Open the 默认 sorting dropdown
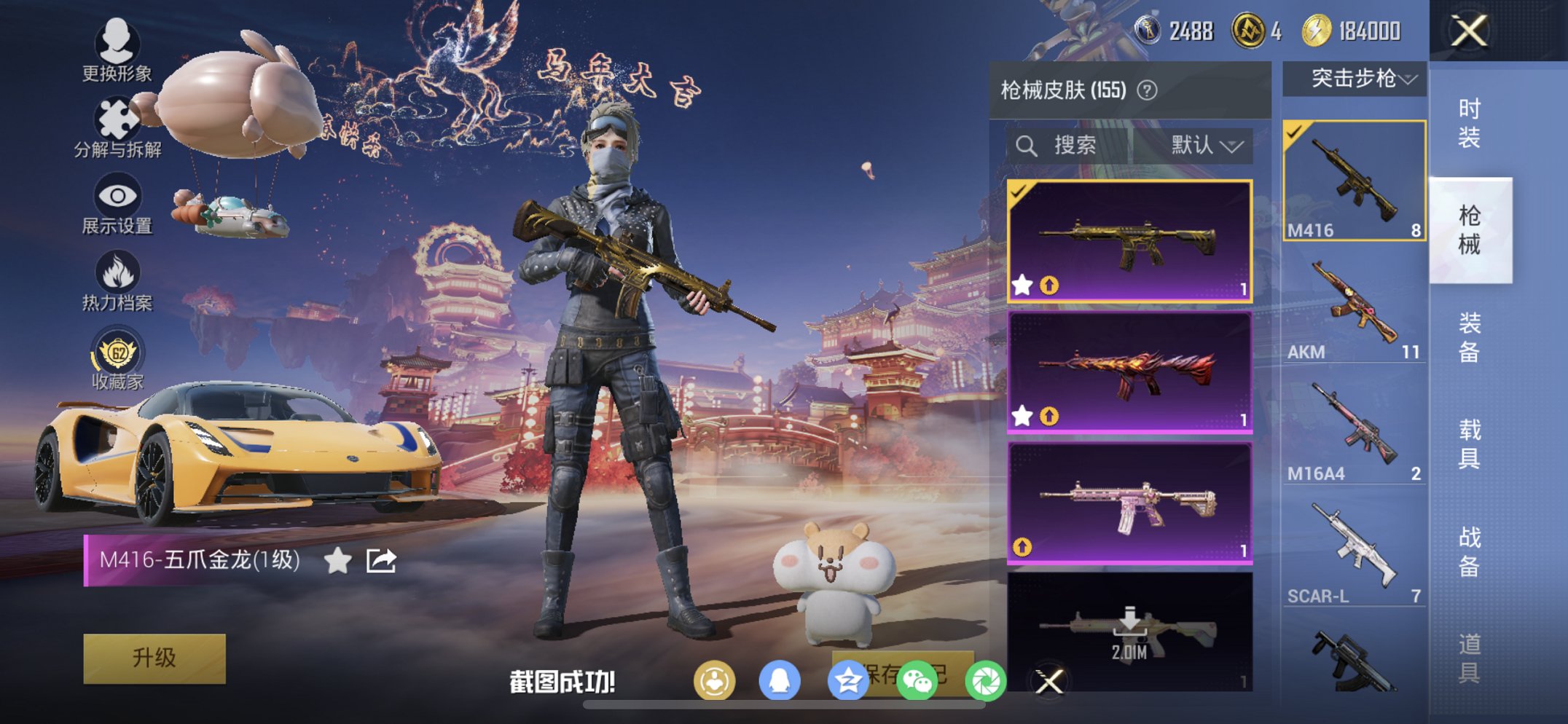Viewport: 1568px width, 724px height. pyautogui.click(x=1204, y=145)
